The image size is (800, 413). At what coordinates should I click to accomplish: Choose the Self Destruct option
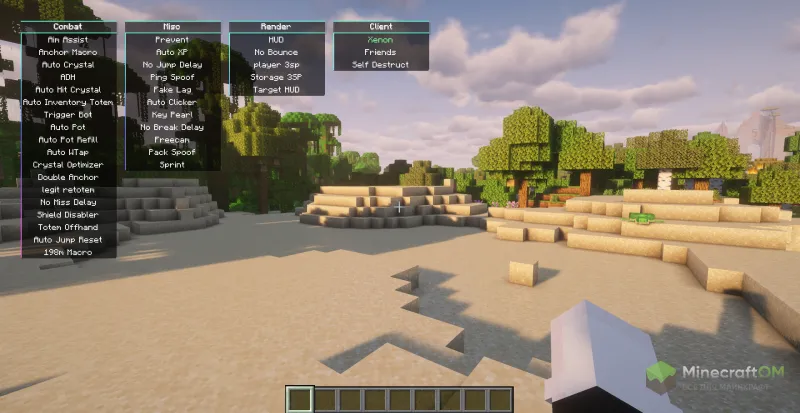[380, 64]
